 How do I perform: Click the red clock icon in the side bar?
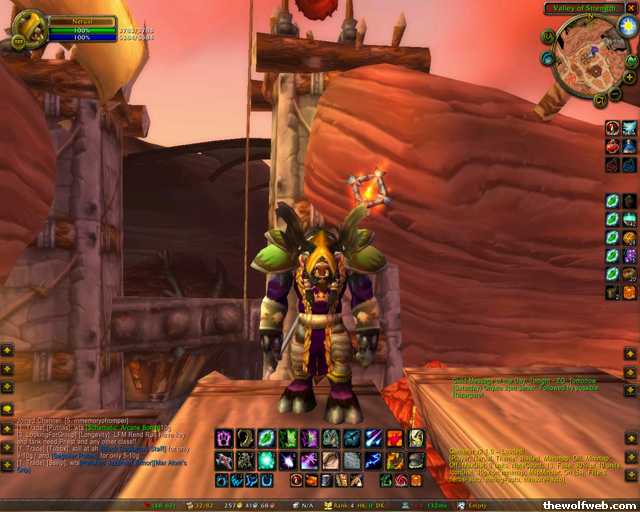pos(612,128)
